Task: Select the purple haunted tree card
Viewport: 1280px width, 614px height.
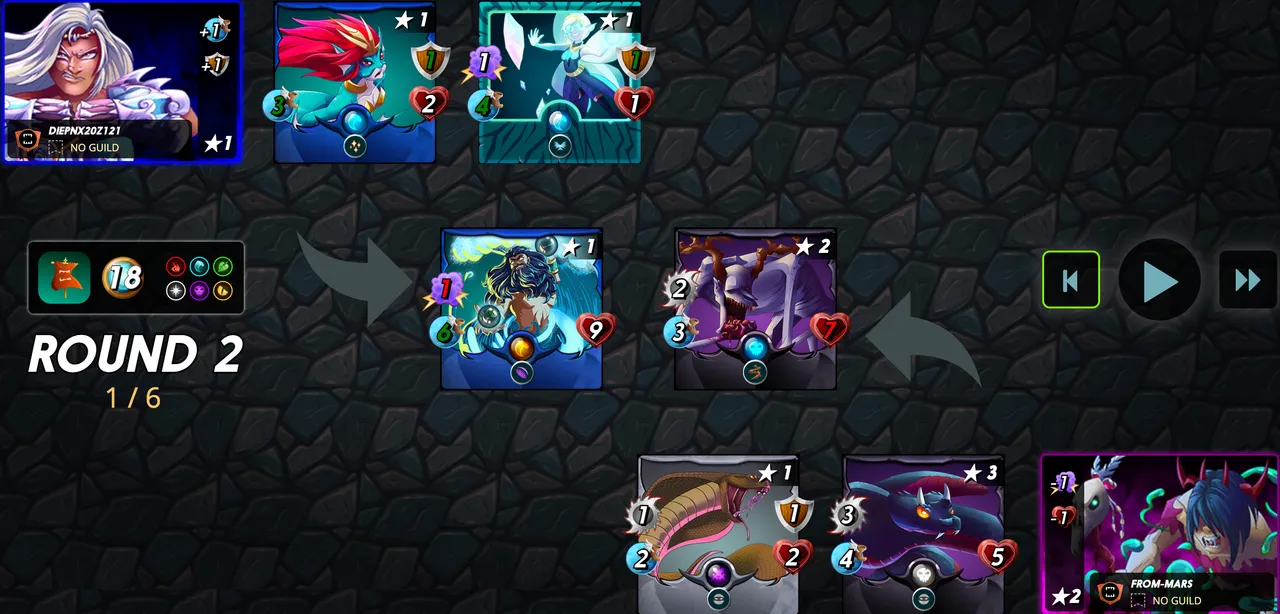Action: (x=755, y=308)
